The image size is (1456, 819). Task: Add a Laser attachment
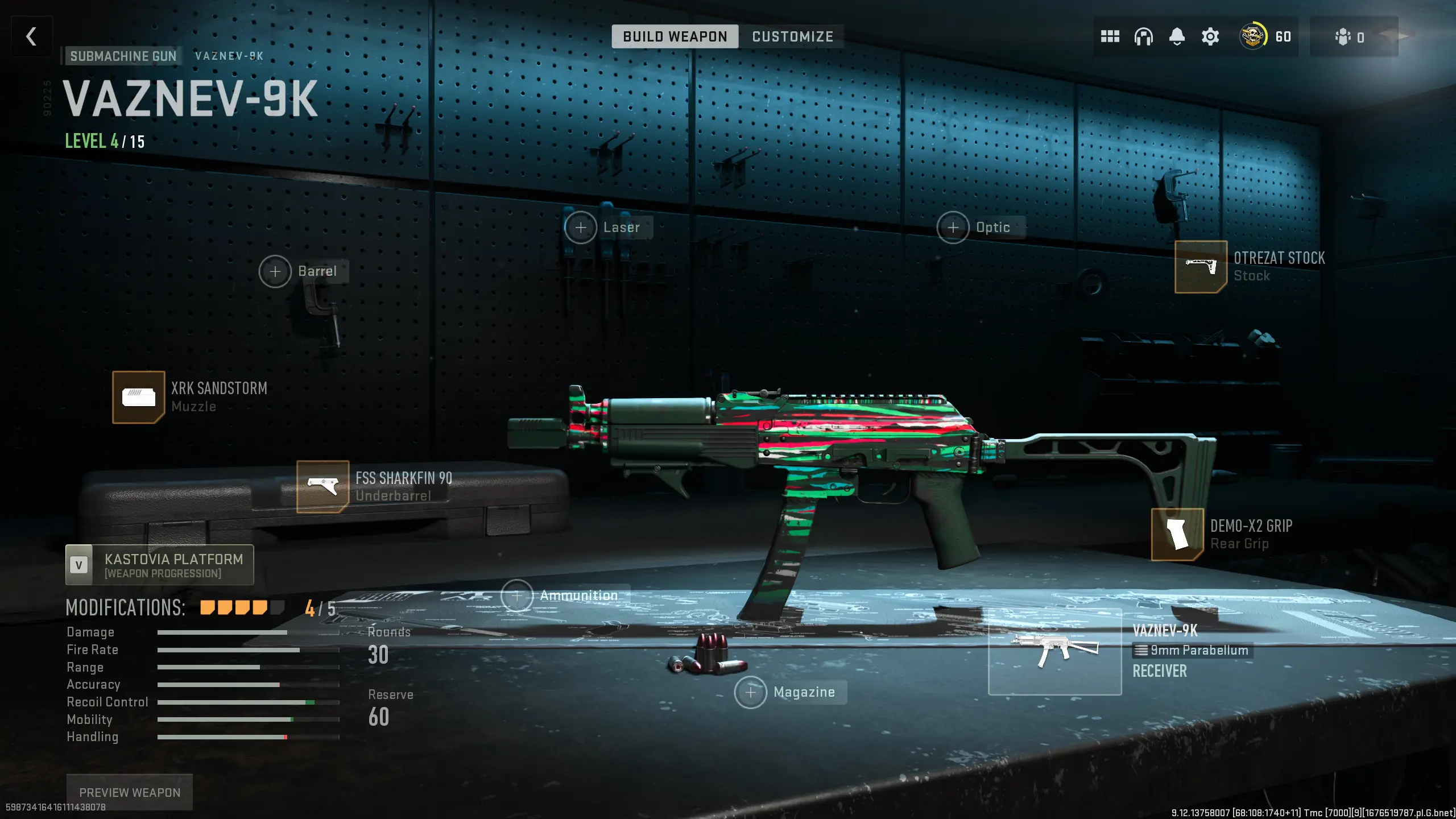click(x=581, y=227)
